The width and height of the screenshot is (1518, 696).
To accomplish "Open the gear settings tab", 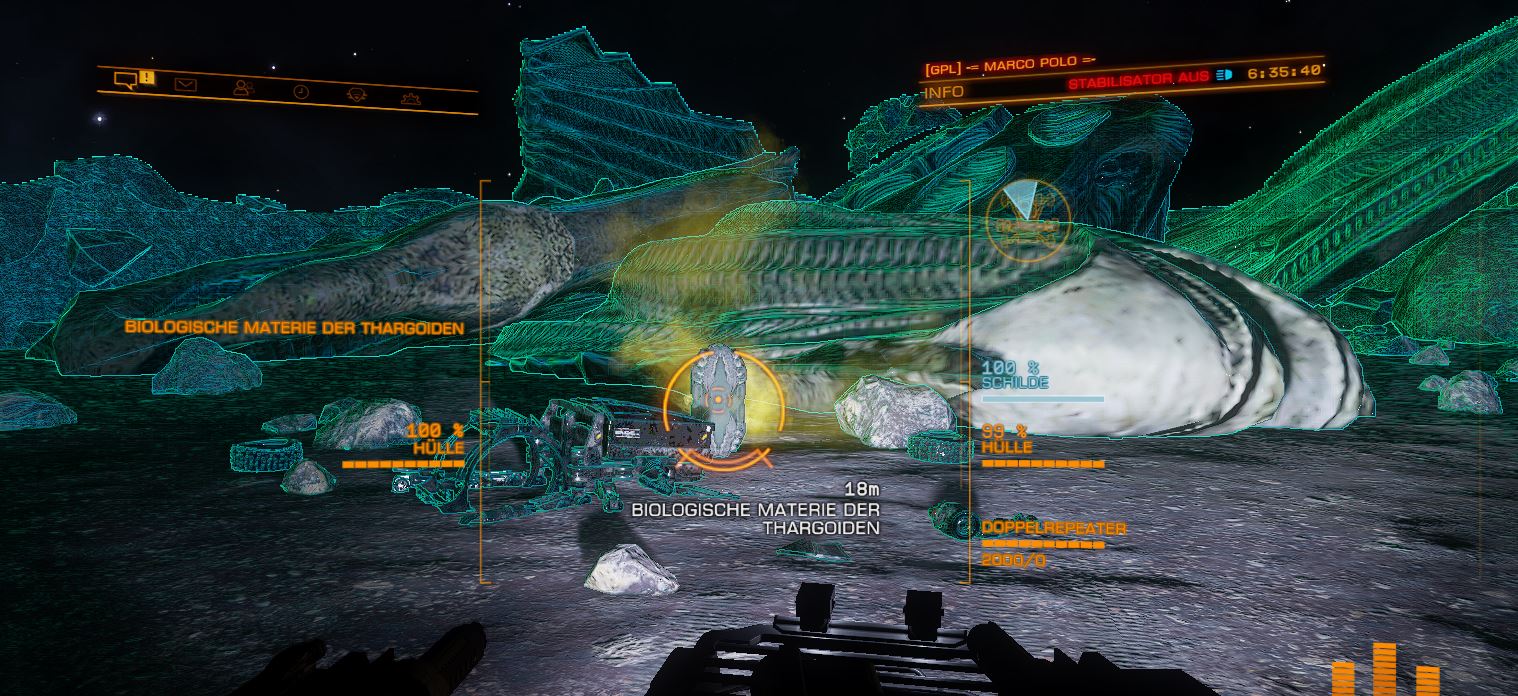I will click(410, 98).
